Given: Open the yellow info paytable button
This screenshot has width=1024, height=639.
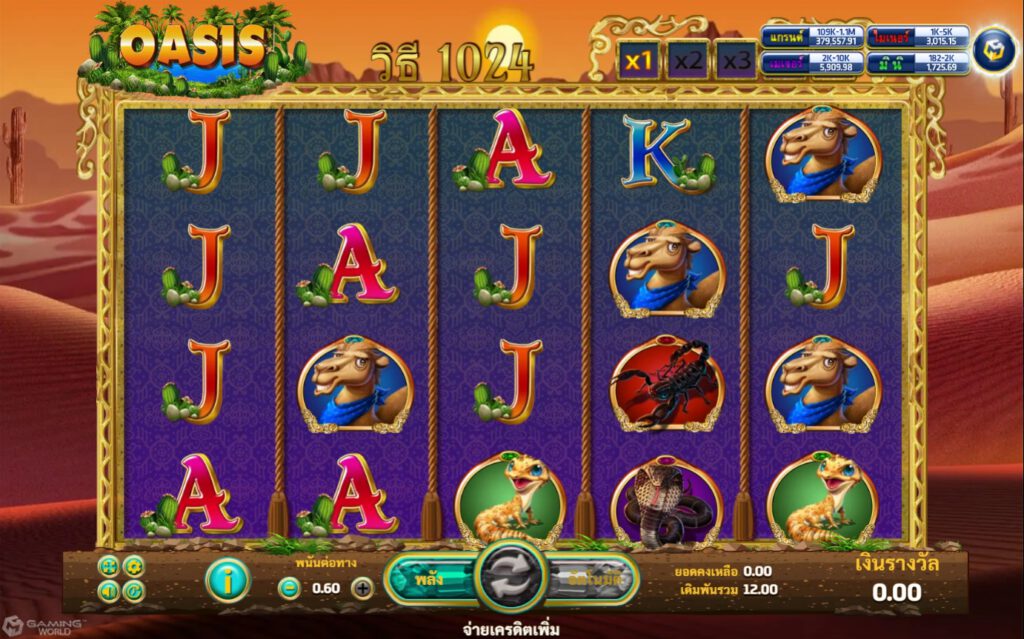Looking at the screenshot, I should click(x=227, y=580).
